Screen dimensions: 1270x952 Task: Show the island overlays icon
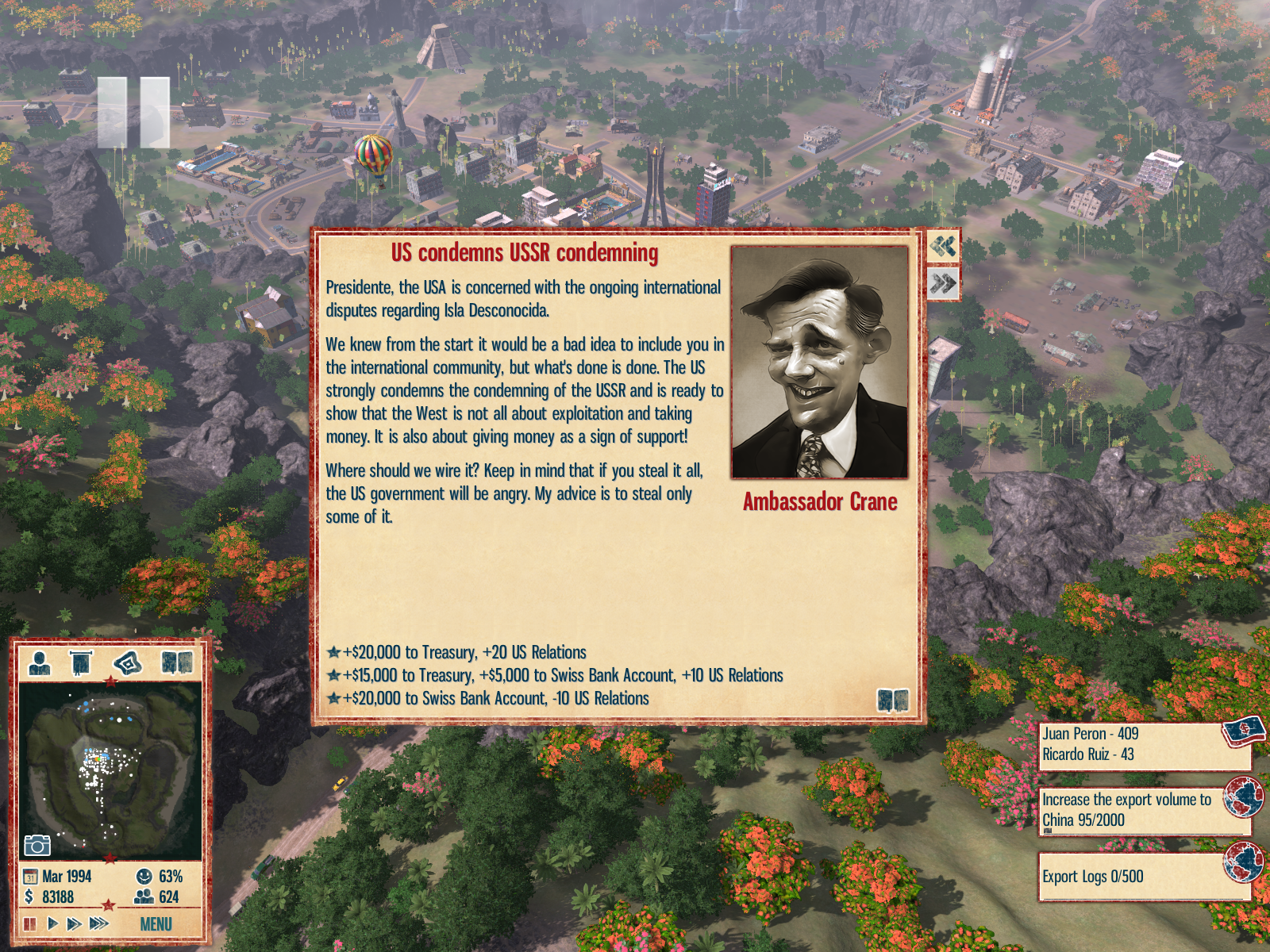point(128,662)
